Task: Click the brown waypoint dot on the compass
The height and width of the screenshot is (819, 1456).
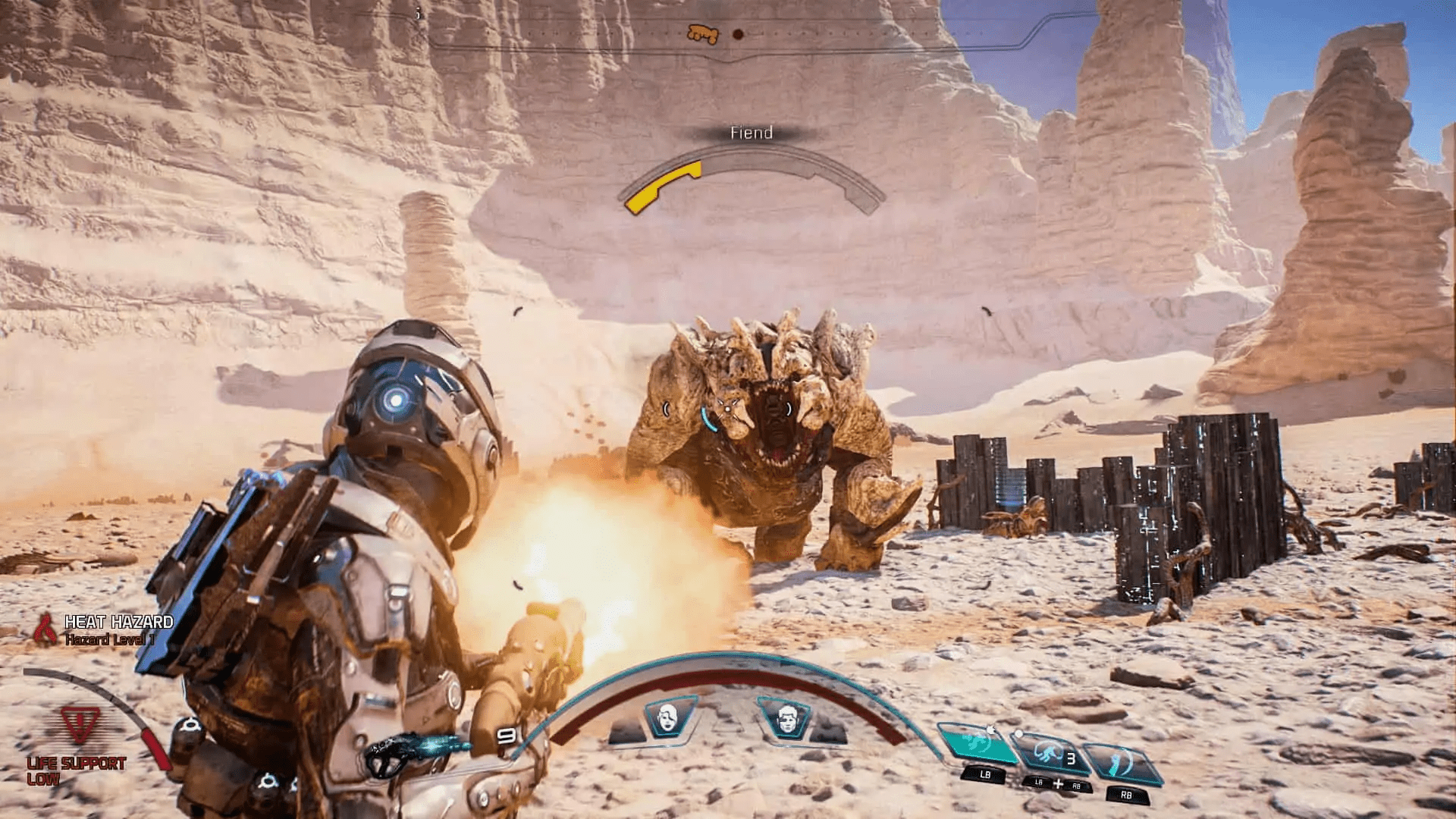Action: tap(738, 34)
